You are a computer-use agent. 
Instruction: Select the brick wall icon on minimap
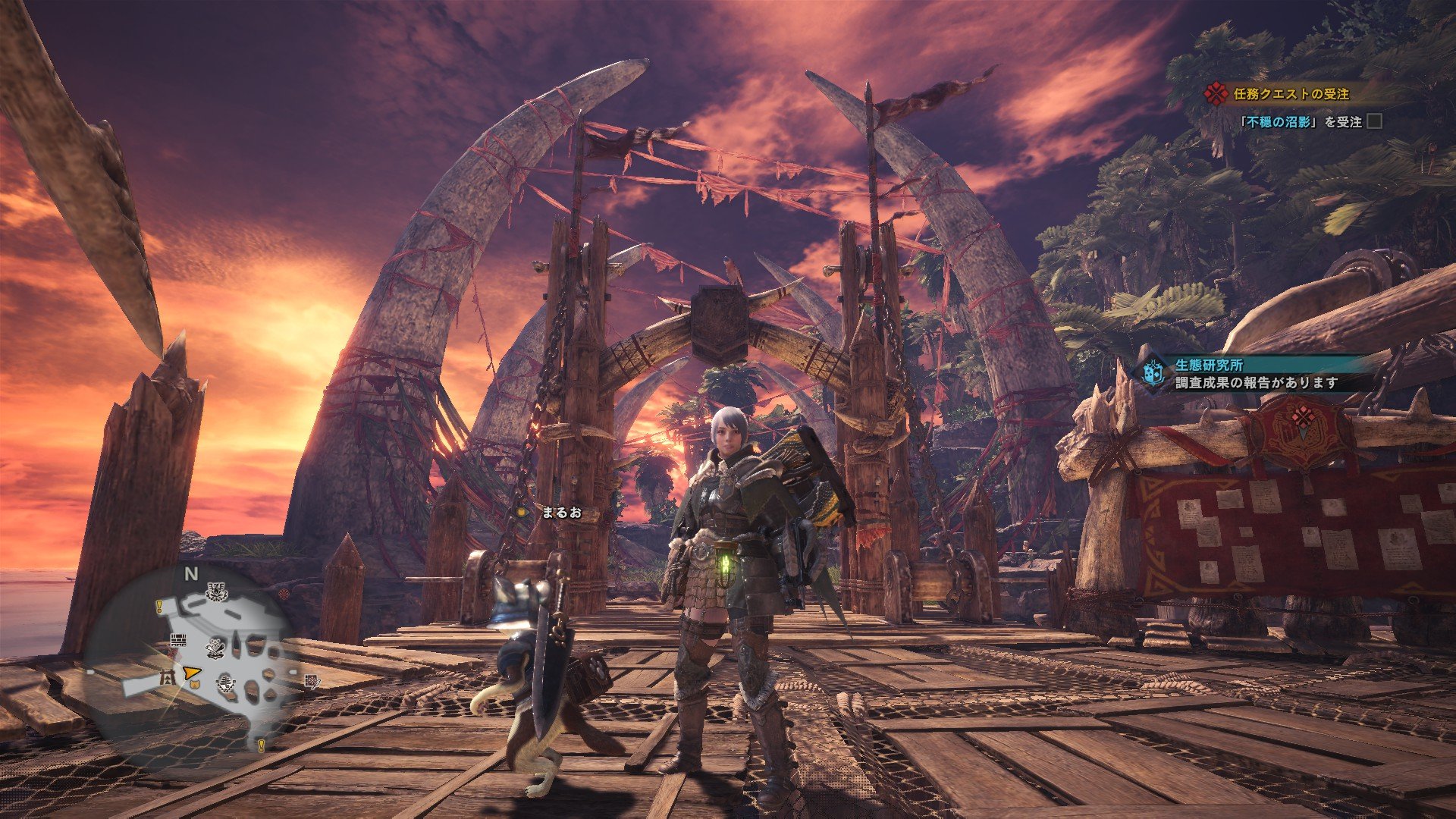pos(179,640)
